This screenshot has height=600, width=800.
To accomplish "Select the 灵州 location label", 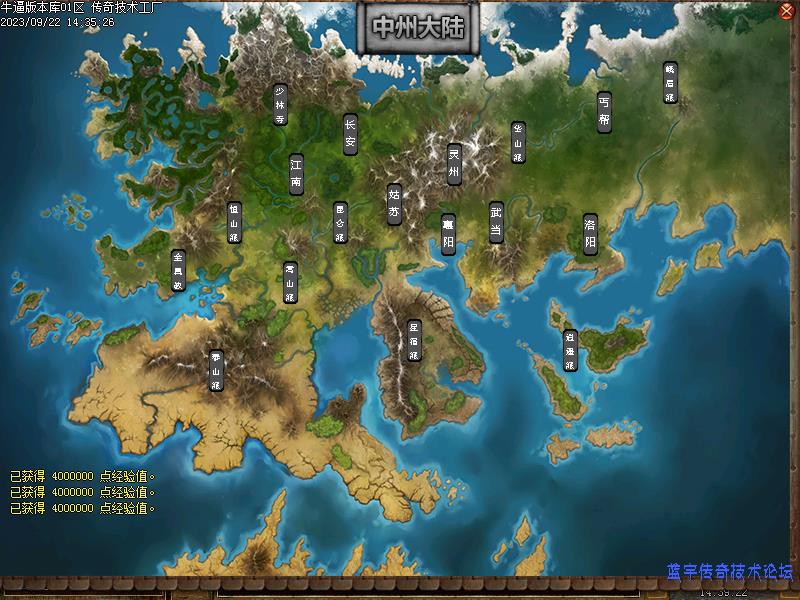I will (x=453, y=164).
